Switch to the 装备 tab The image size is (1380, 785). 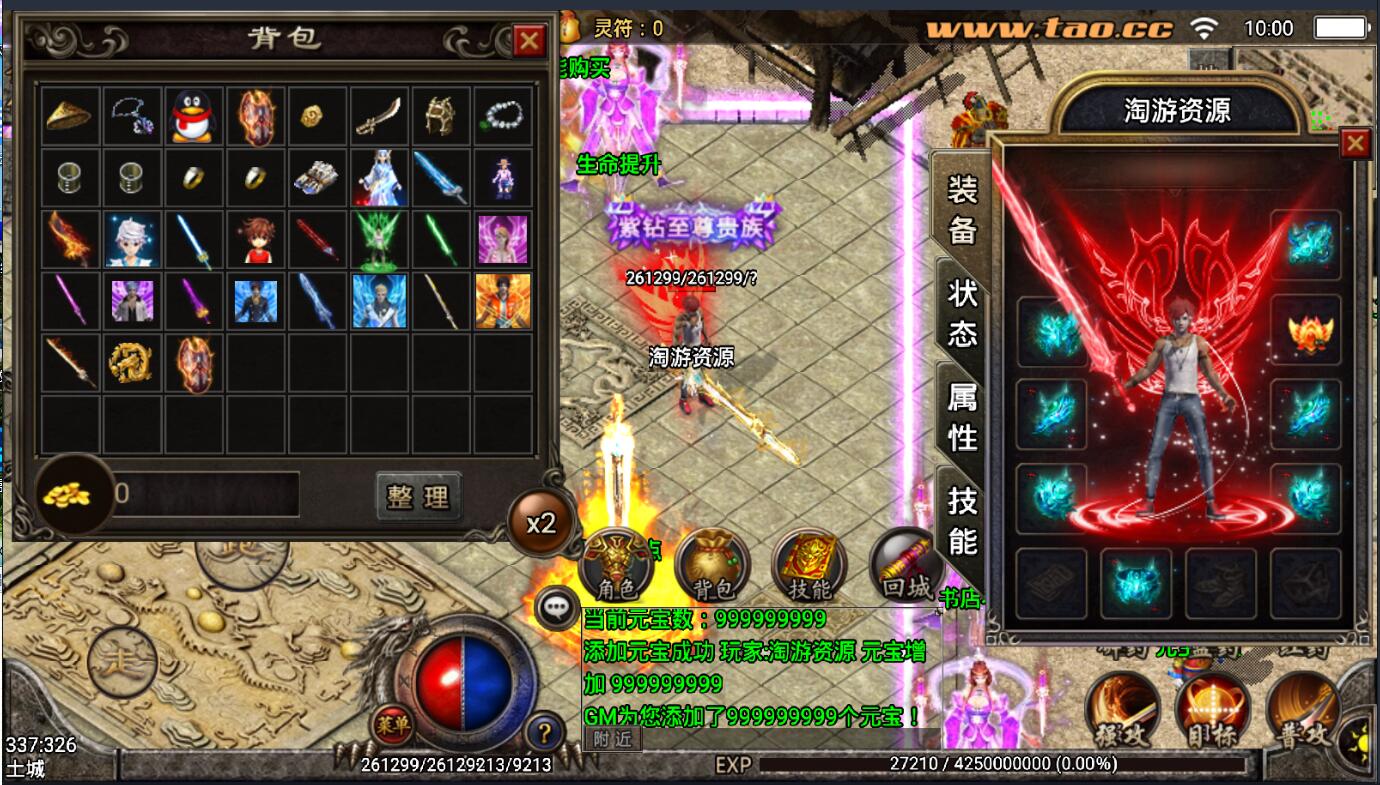click(x=962, y=208)
